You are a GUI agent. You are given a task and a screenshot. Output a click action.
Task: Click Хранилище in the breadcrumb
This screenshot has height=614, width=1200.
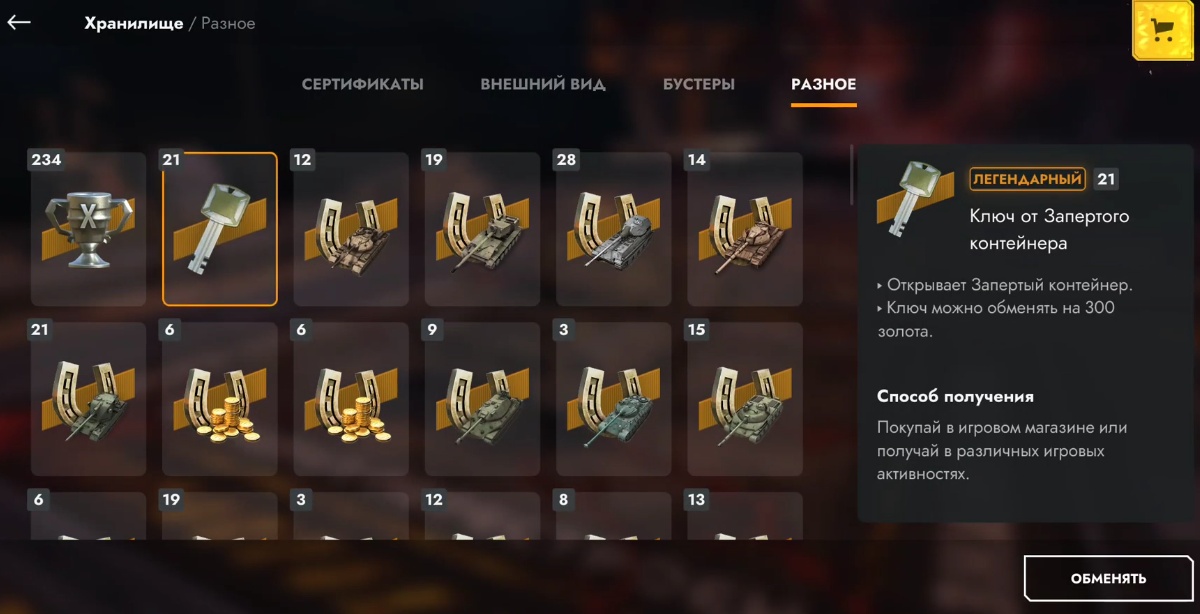pos(134,23)
